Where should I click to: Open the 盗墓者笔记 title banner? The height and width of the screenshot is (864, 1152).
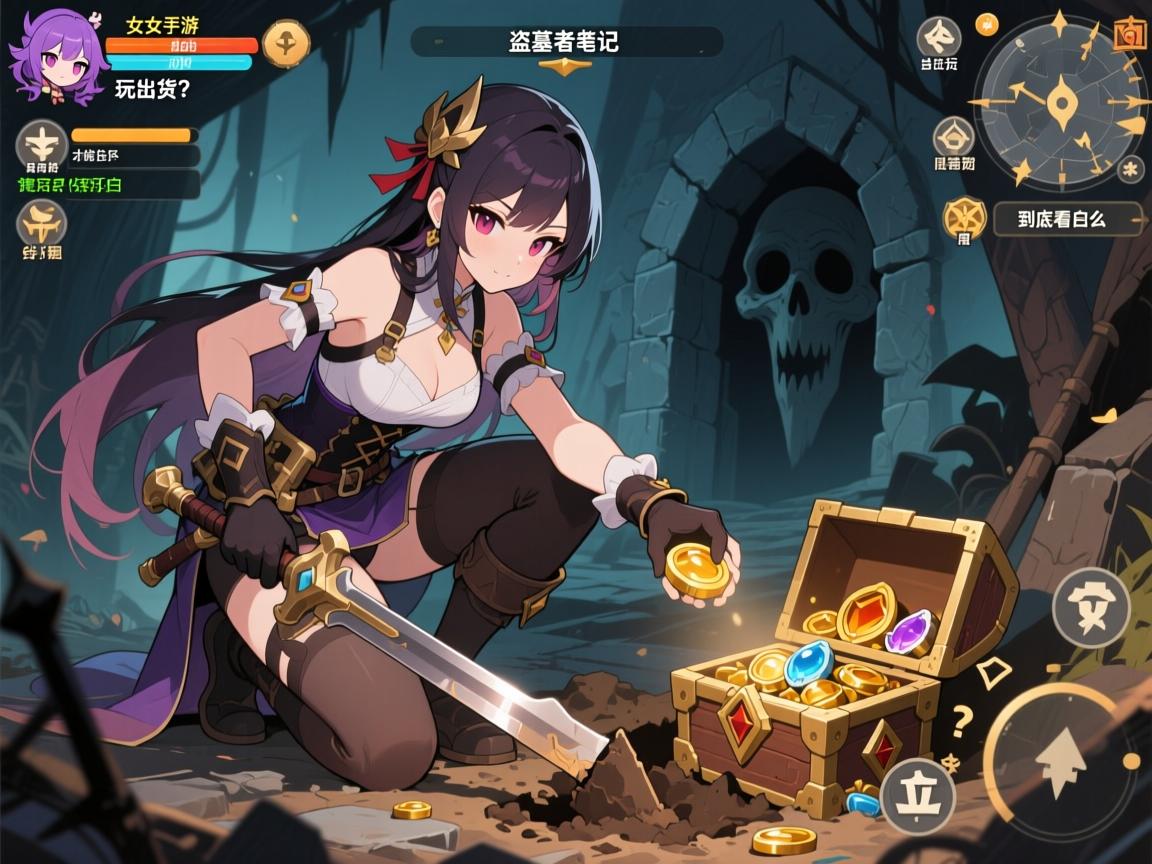[x=567, y=42]
